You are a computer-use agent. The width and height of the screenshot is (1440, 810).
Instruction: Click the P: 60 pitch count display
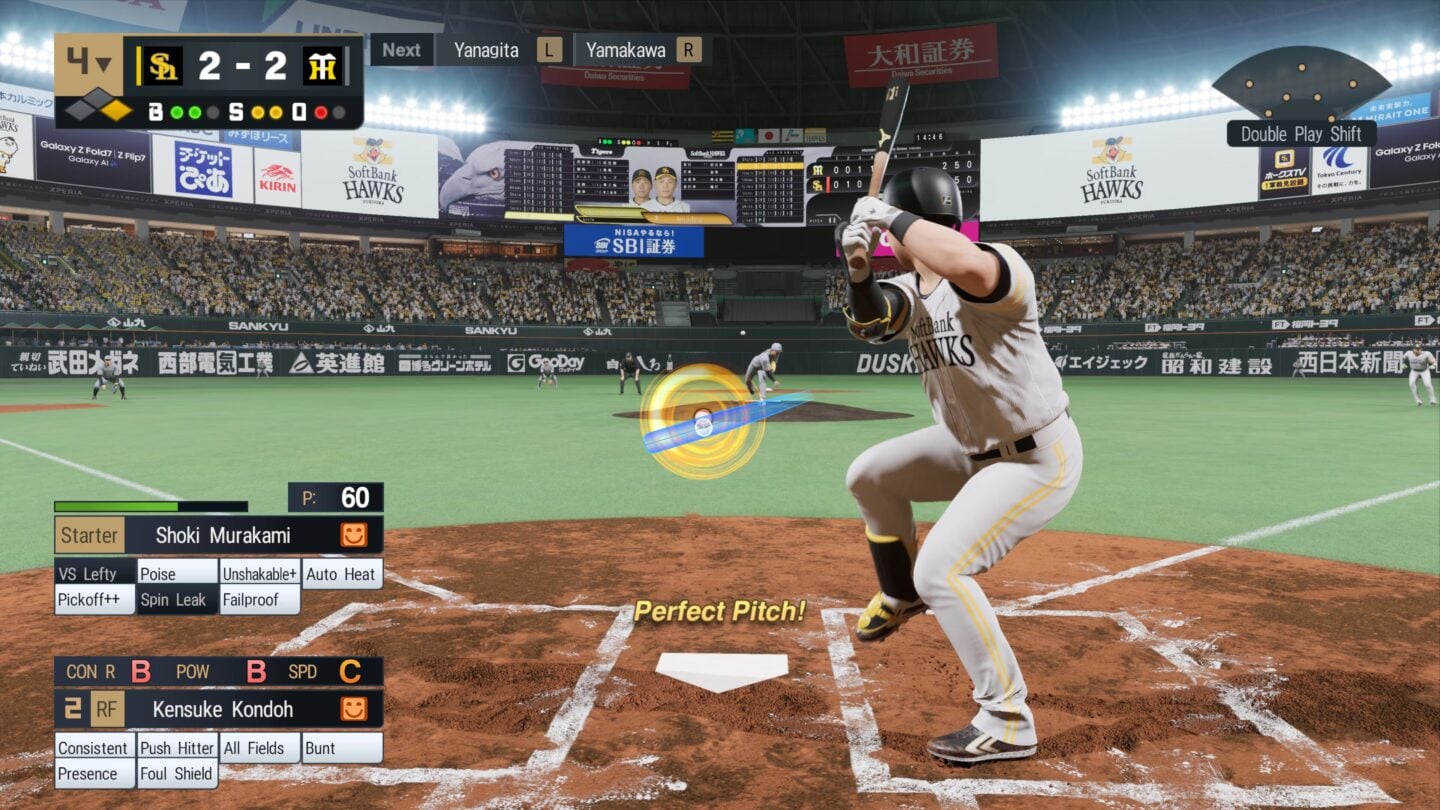(x=337, y=497)
